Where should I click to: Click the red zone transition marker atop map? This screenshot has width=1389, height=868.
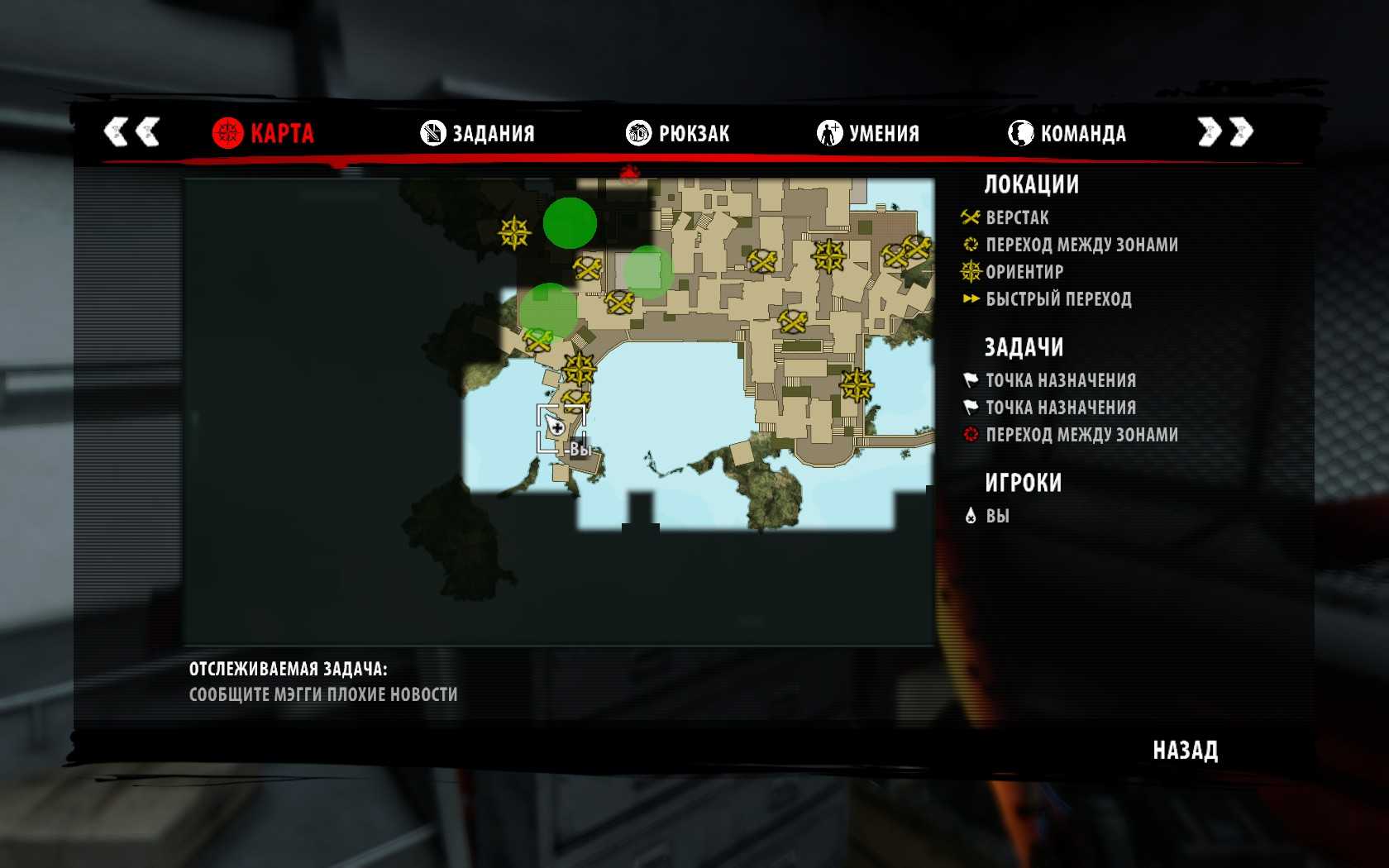(630, 173)
